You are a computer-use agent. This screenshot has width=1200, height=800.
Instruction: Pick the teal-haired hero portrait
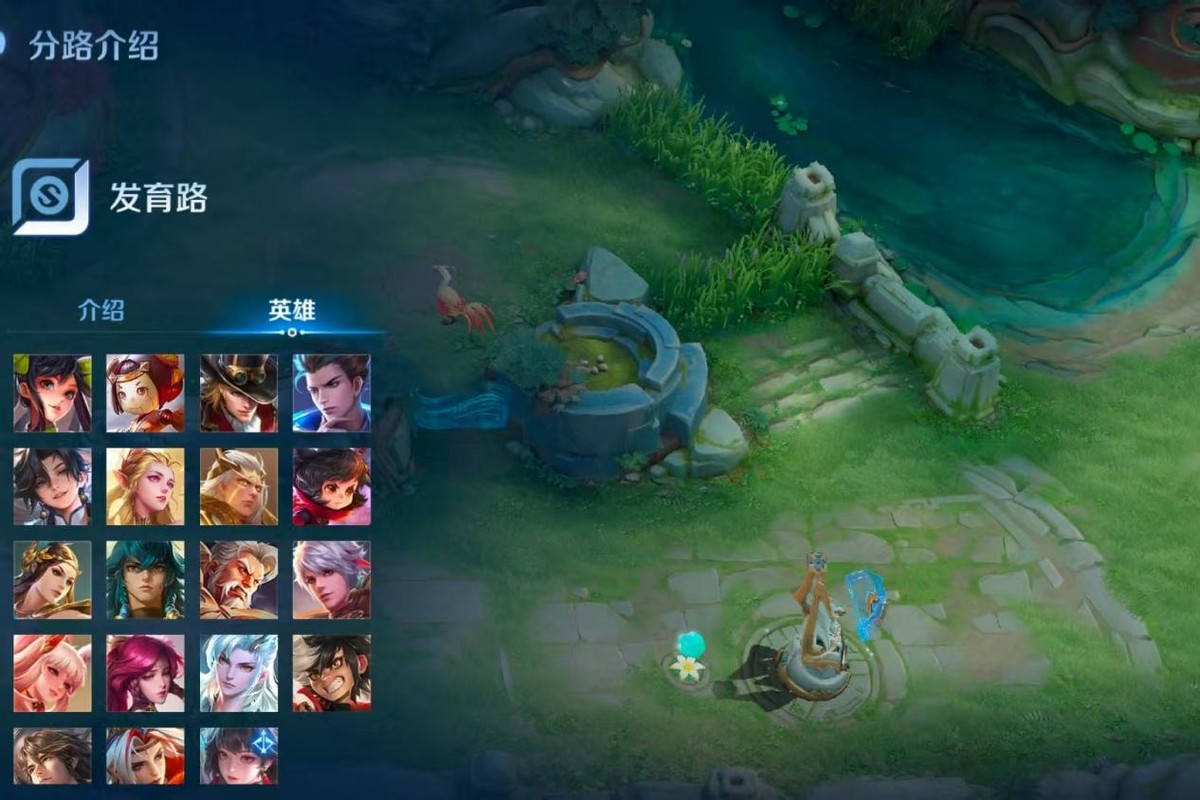[x=145, y=580]
